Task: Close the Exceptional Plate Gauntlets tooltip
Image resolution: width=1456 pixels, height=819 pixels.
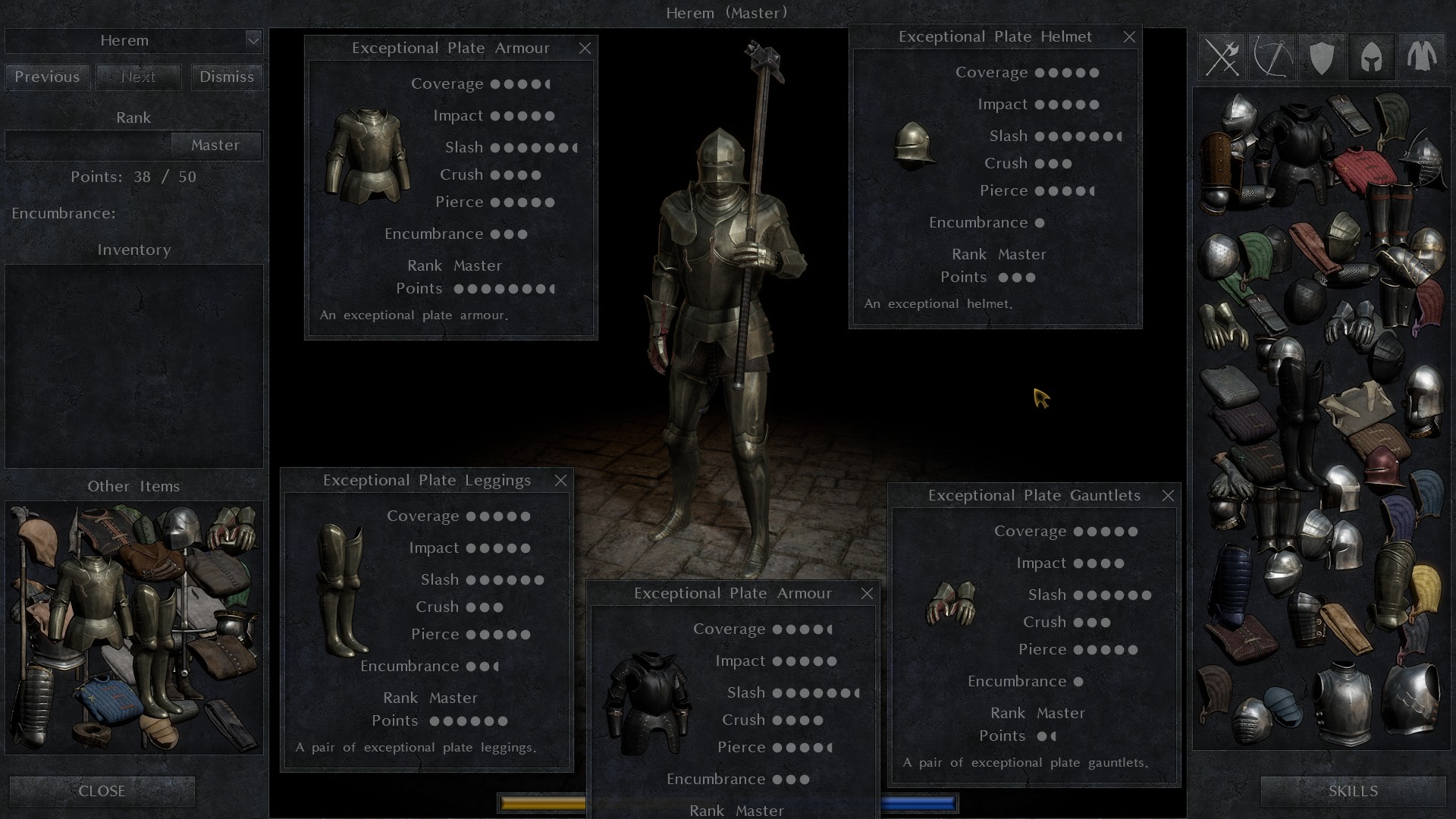Action: pos(1168,495)
